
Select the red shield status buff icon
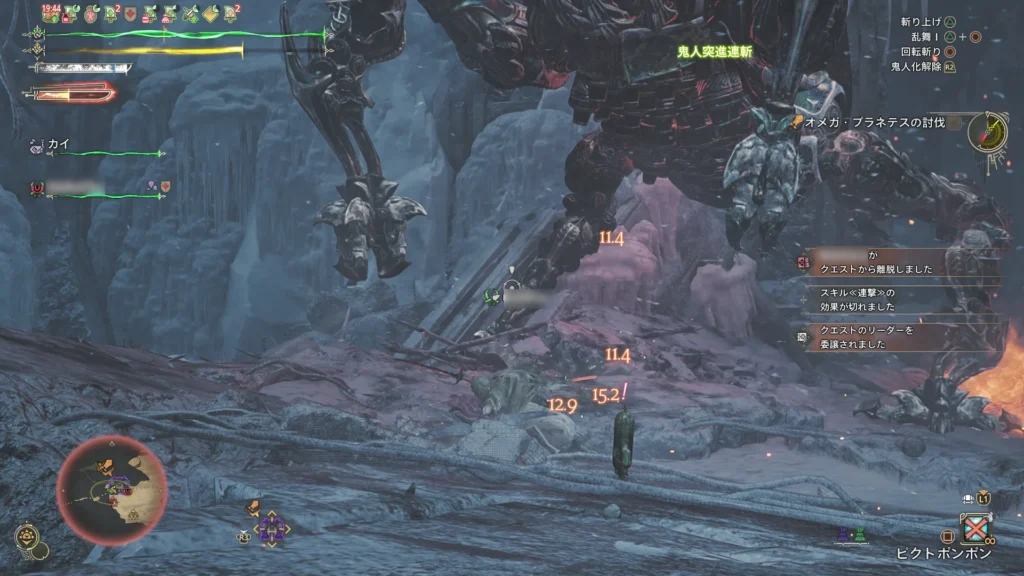pyautogui.click(x=130, y=14)
